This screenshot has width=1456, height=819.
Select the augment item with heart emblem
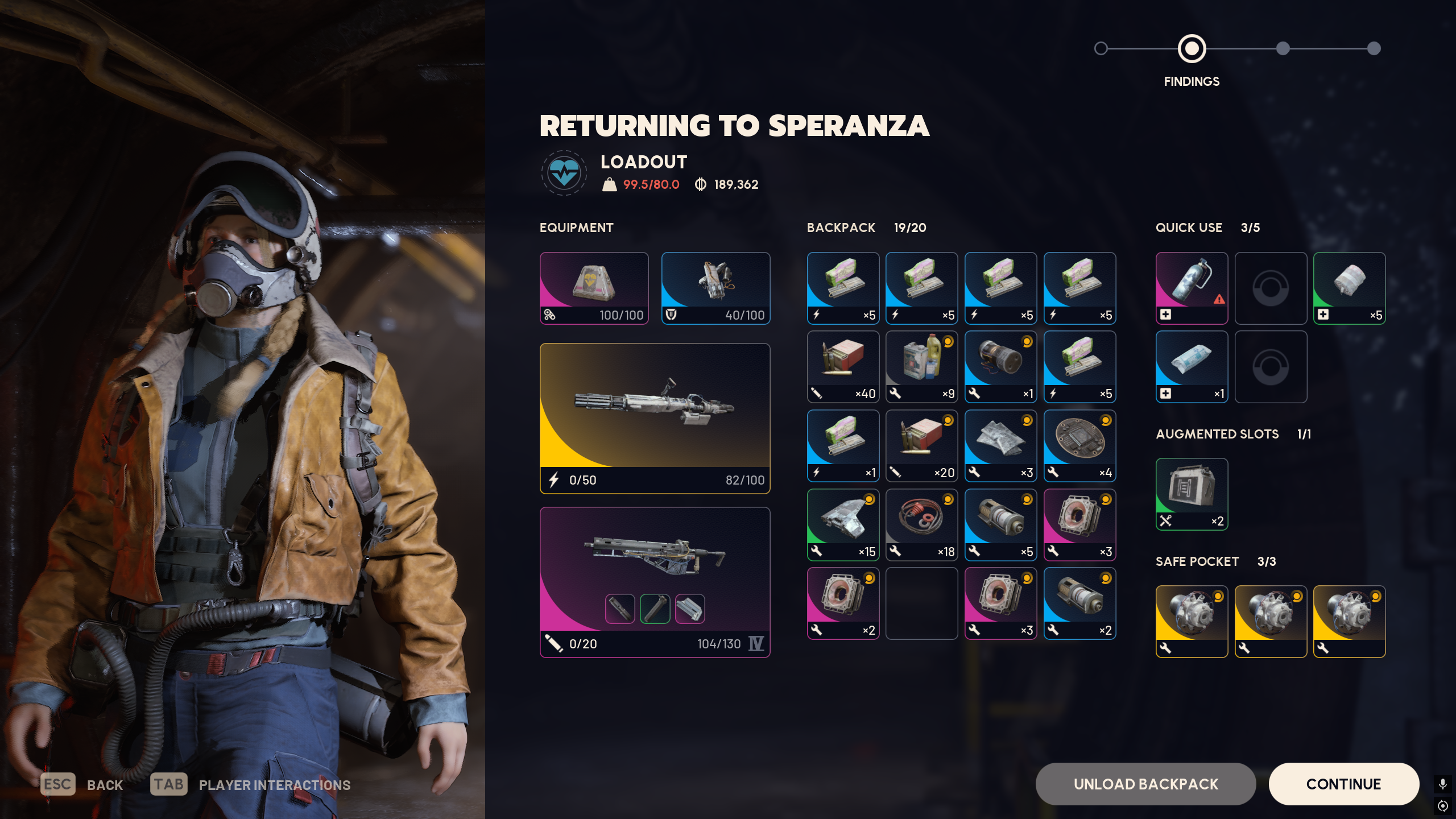[x=594, y=288]
